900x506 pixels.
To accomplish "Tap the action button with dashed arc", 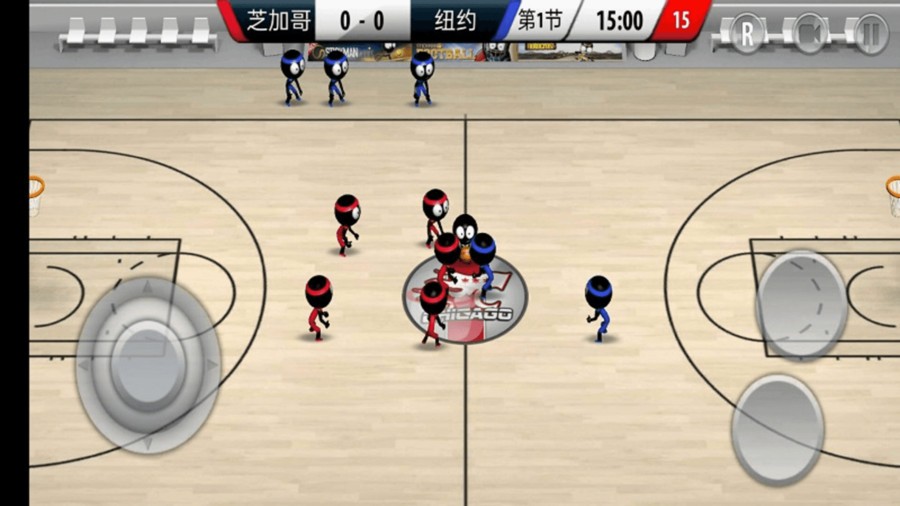I will (x=802, y=304).
